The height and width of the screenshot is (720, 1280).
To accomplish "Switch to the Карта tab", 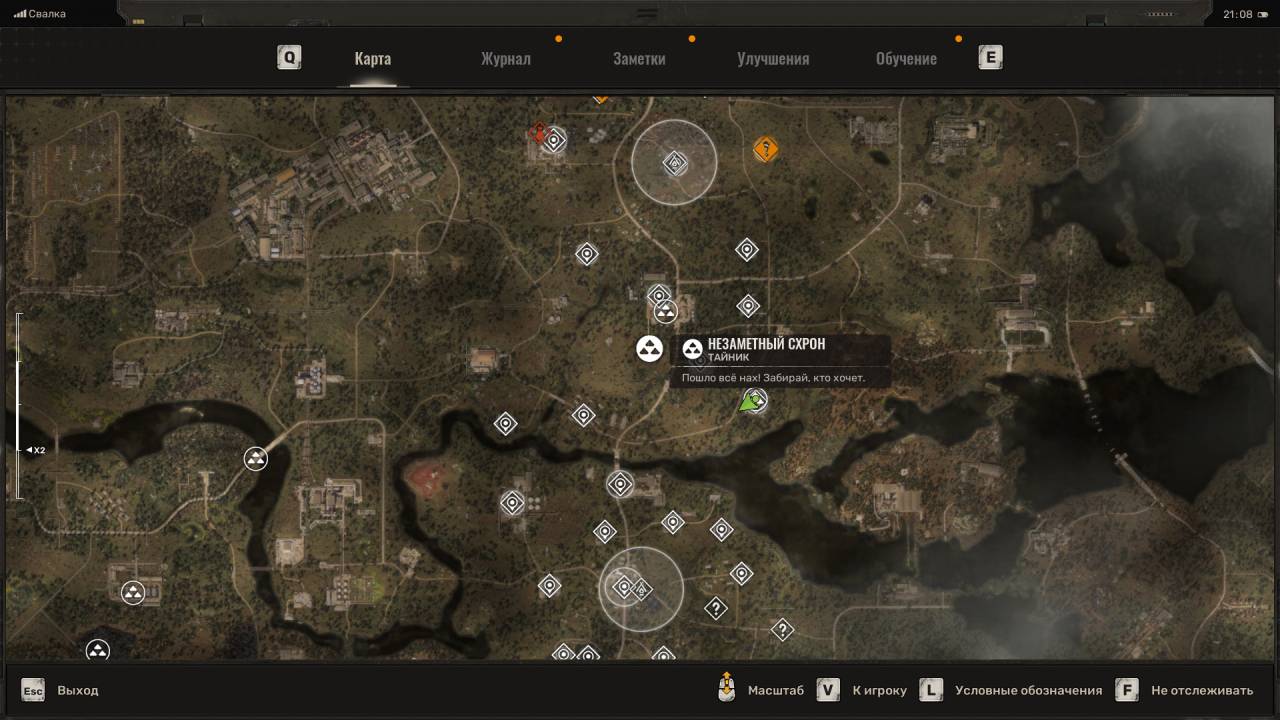I will point(372,58).
